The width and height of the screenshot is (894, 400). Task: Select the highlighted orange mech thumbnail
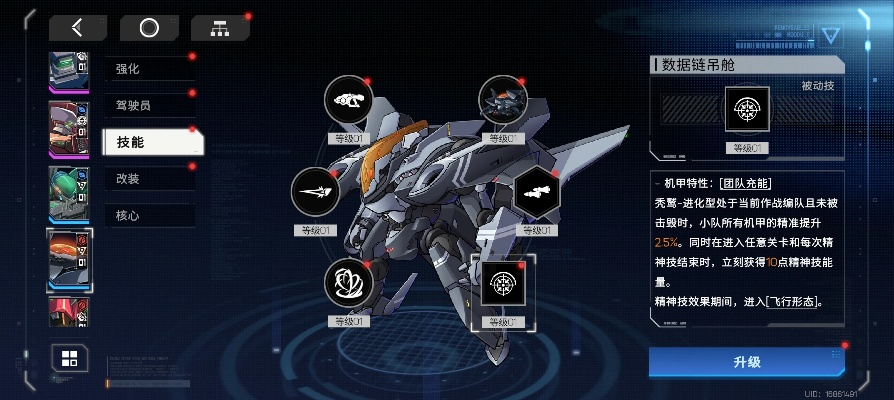pos(70,259)
